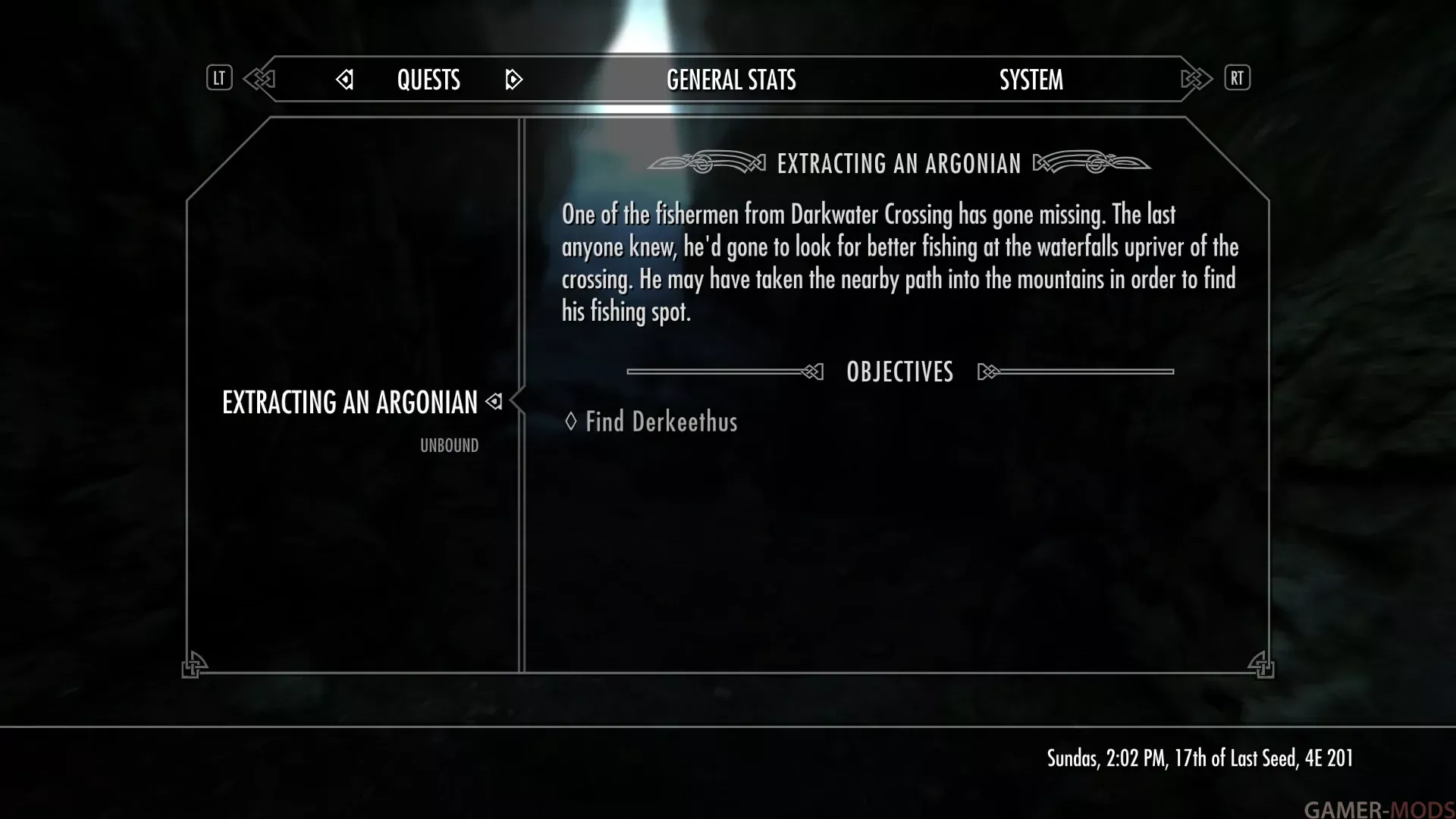
Task: Switch to the Quests tab
Action: click(428, 80)
